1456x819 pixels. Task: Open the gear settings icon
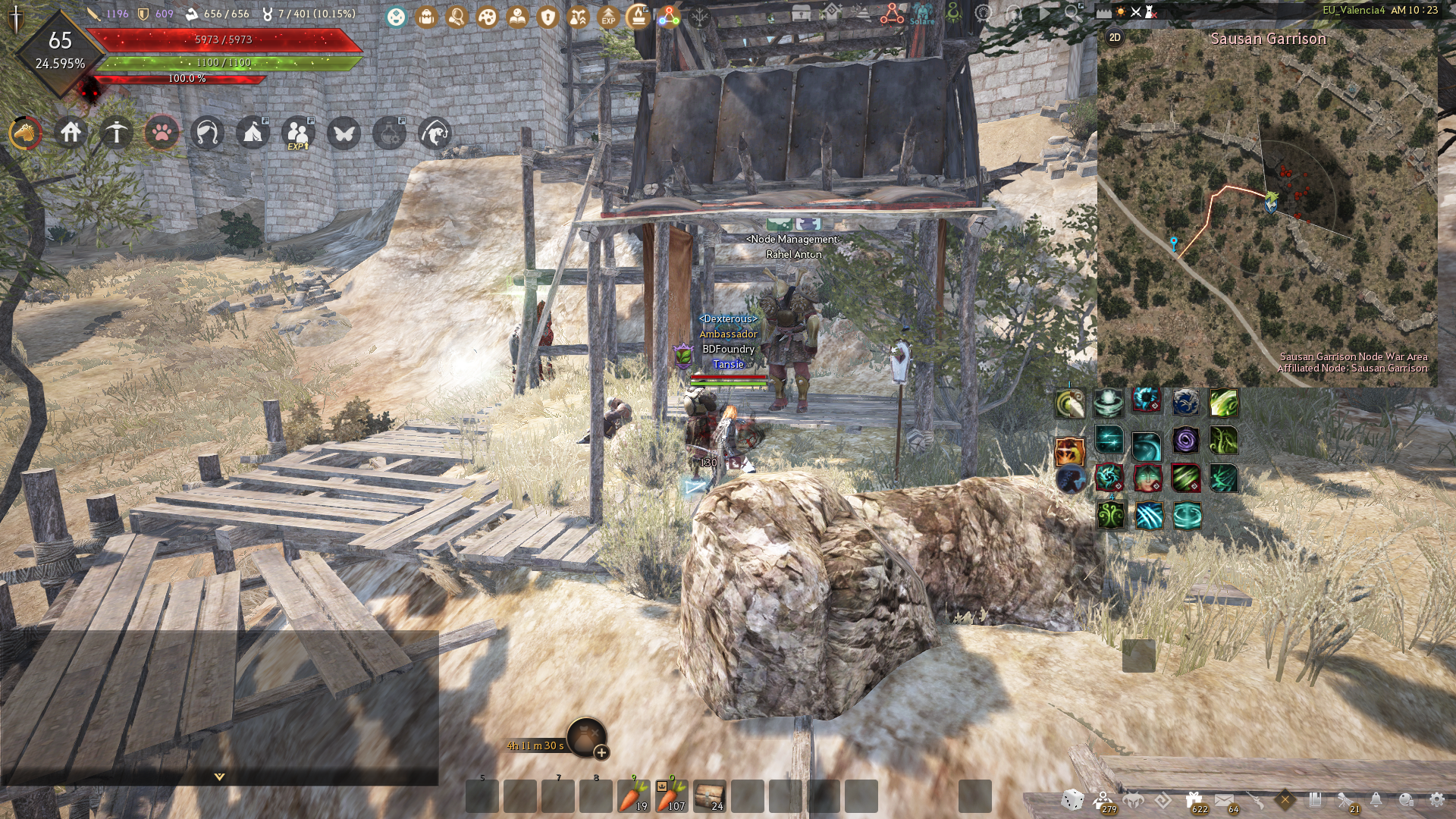pos(1436,800)
